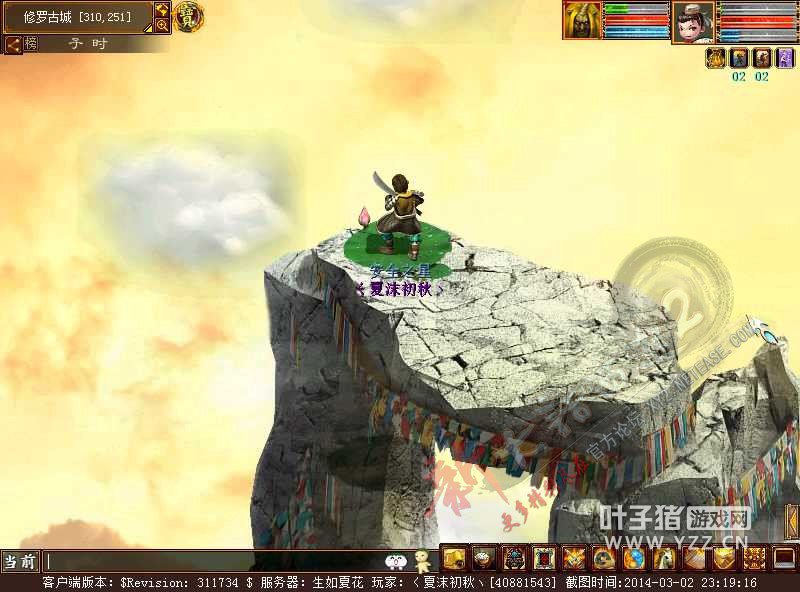Open the world map icon beside the location
Image resolution: width=800 pixels, height=592 pixels.
(162, 10)
